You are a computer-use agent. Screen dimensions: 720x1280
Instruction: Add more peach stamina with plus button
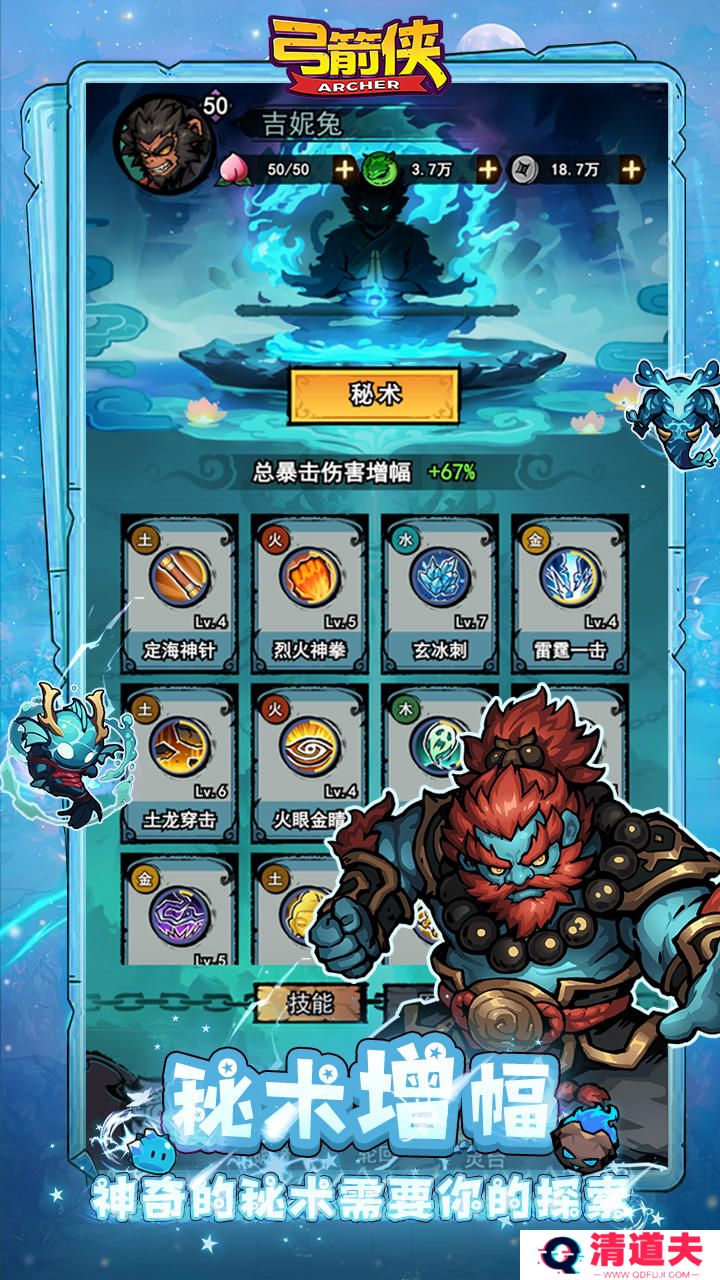344,169
